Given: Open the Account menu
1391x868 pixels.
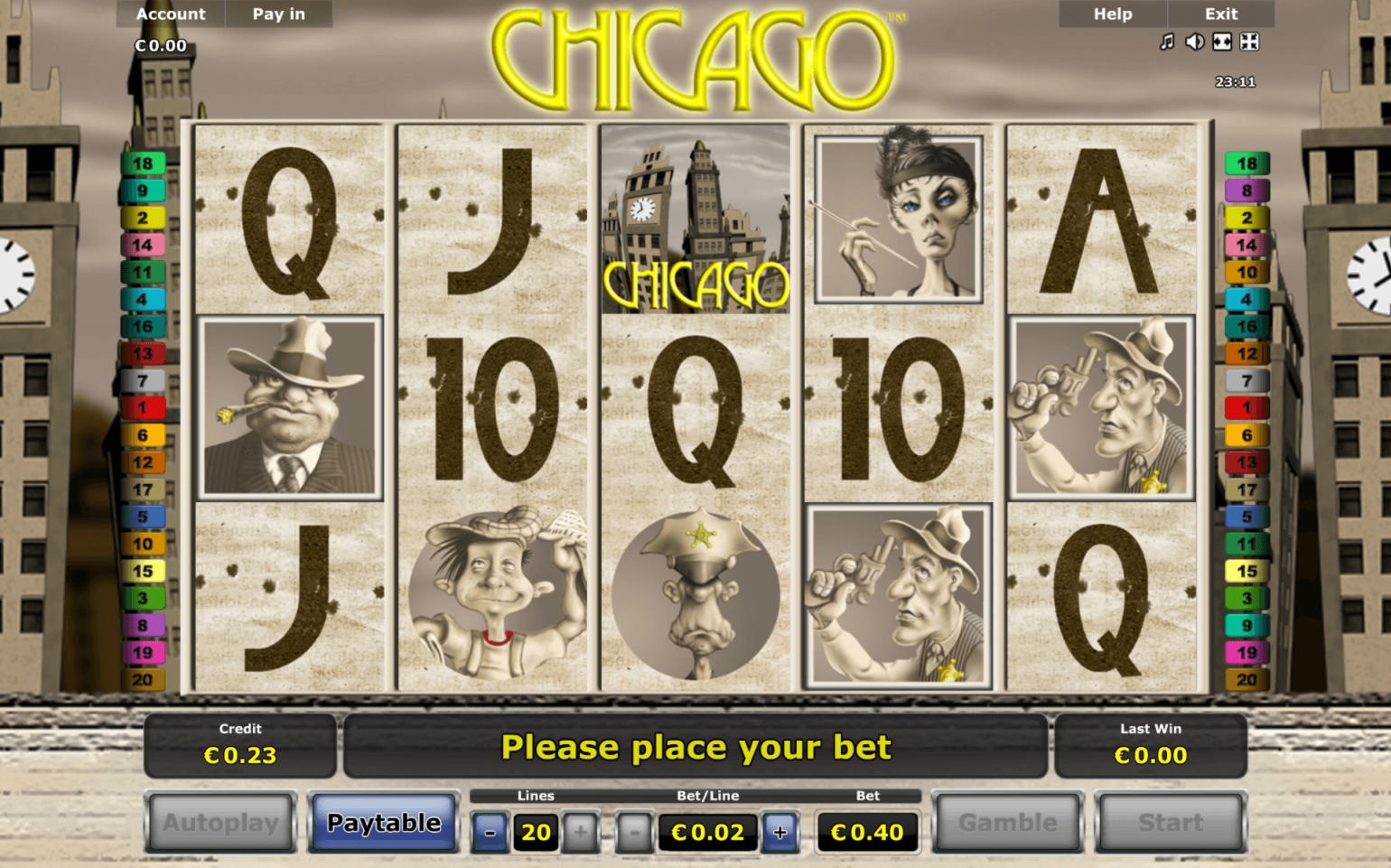Looking at the screenshot, I should pos(171,14).
